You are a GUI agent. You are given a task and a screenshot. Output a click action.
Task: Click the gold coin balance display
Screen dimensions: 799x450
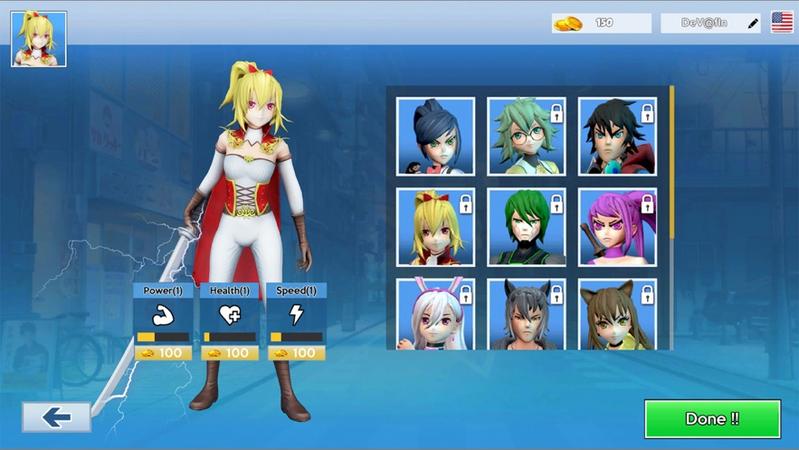(601, 23)
